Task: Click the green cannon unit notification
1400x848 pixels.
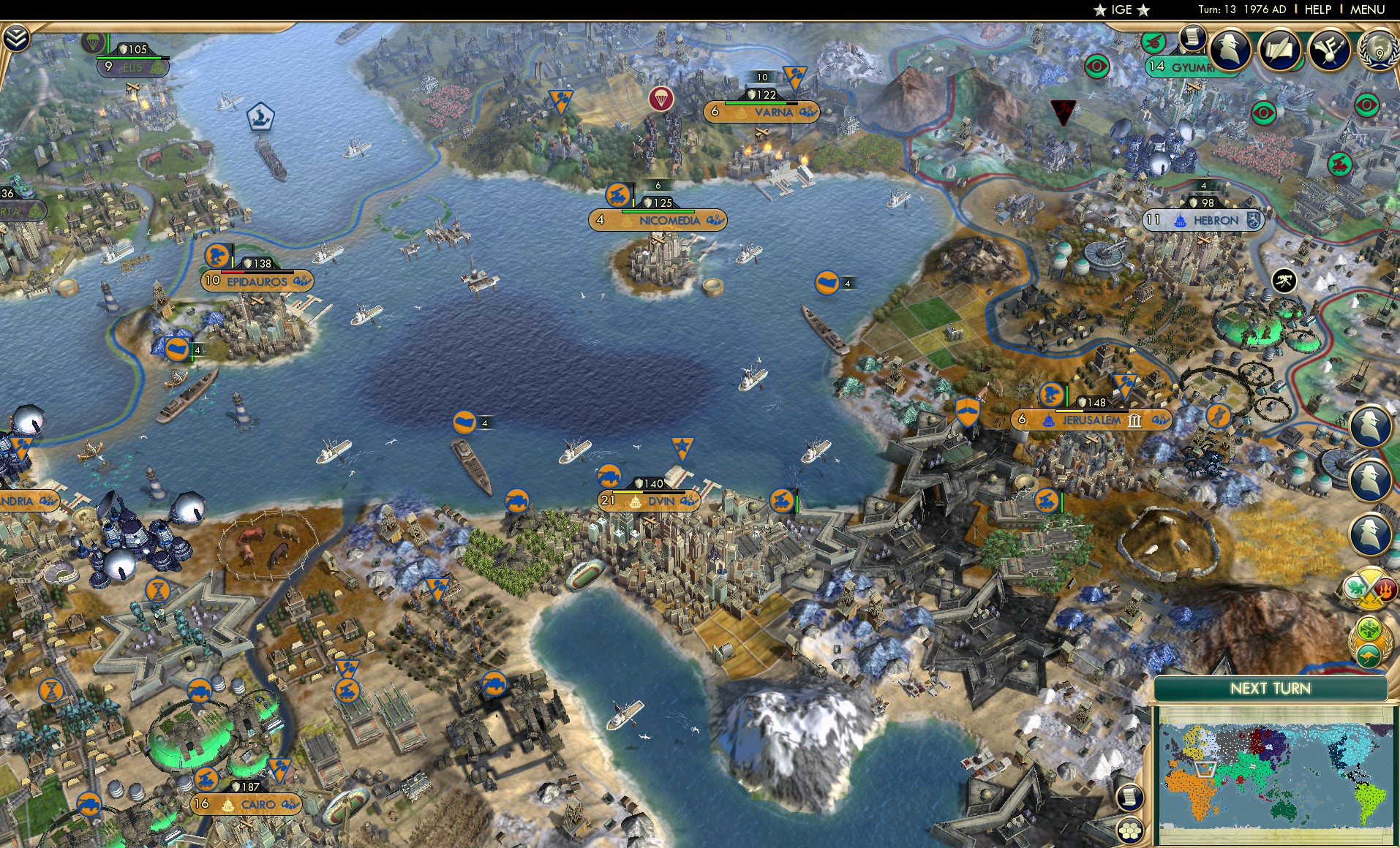Action: click(1154, 42)
